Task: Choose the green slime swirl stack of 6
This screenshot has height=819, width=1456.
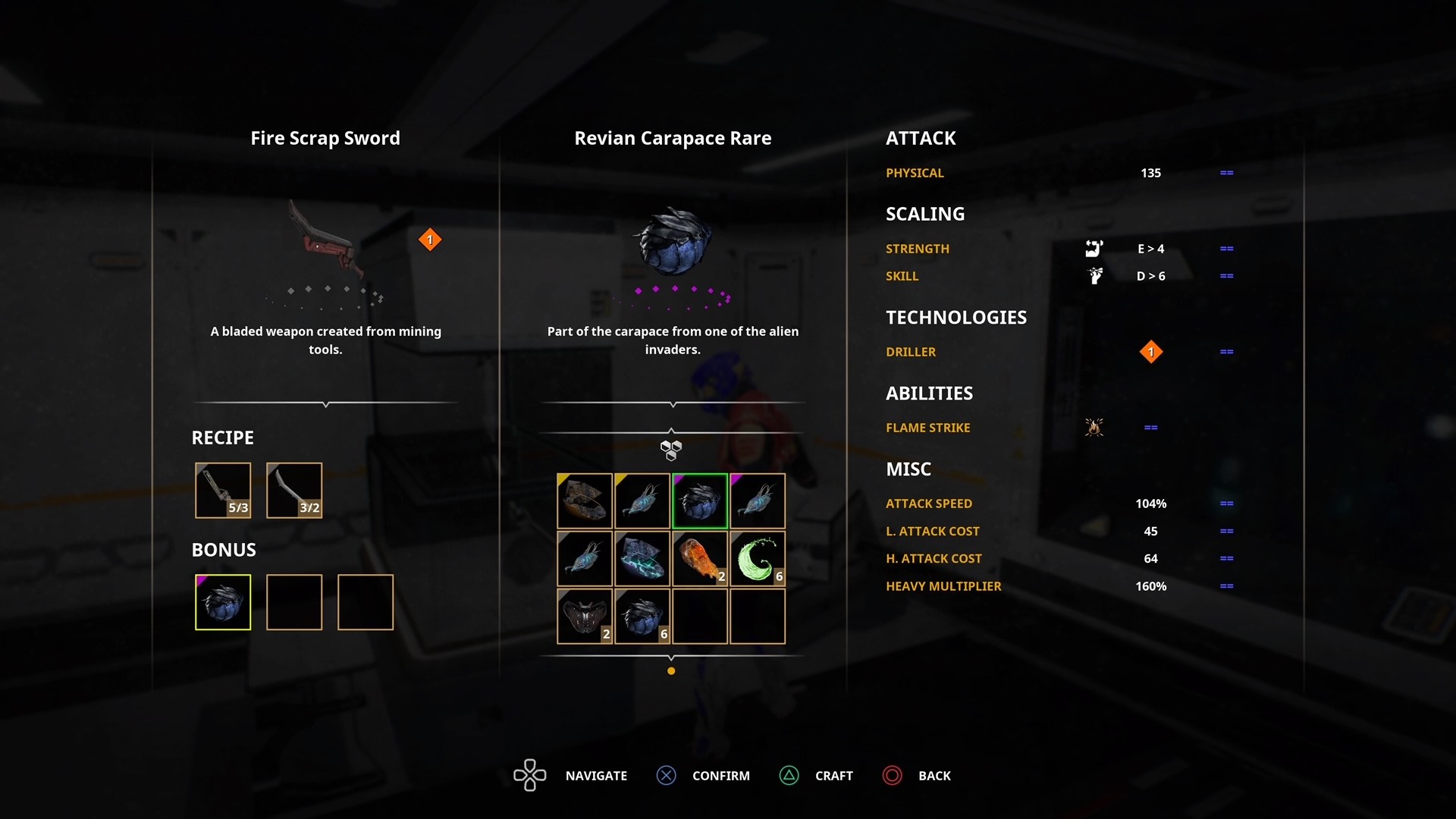Action: click(758, 559)
